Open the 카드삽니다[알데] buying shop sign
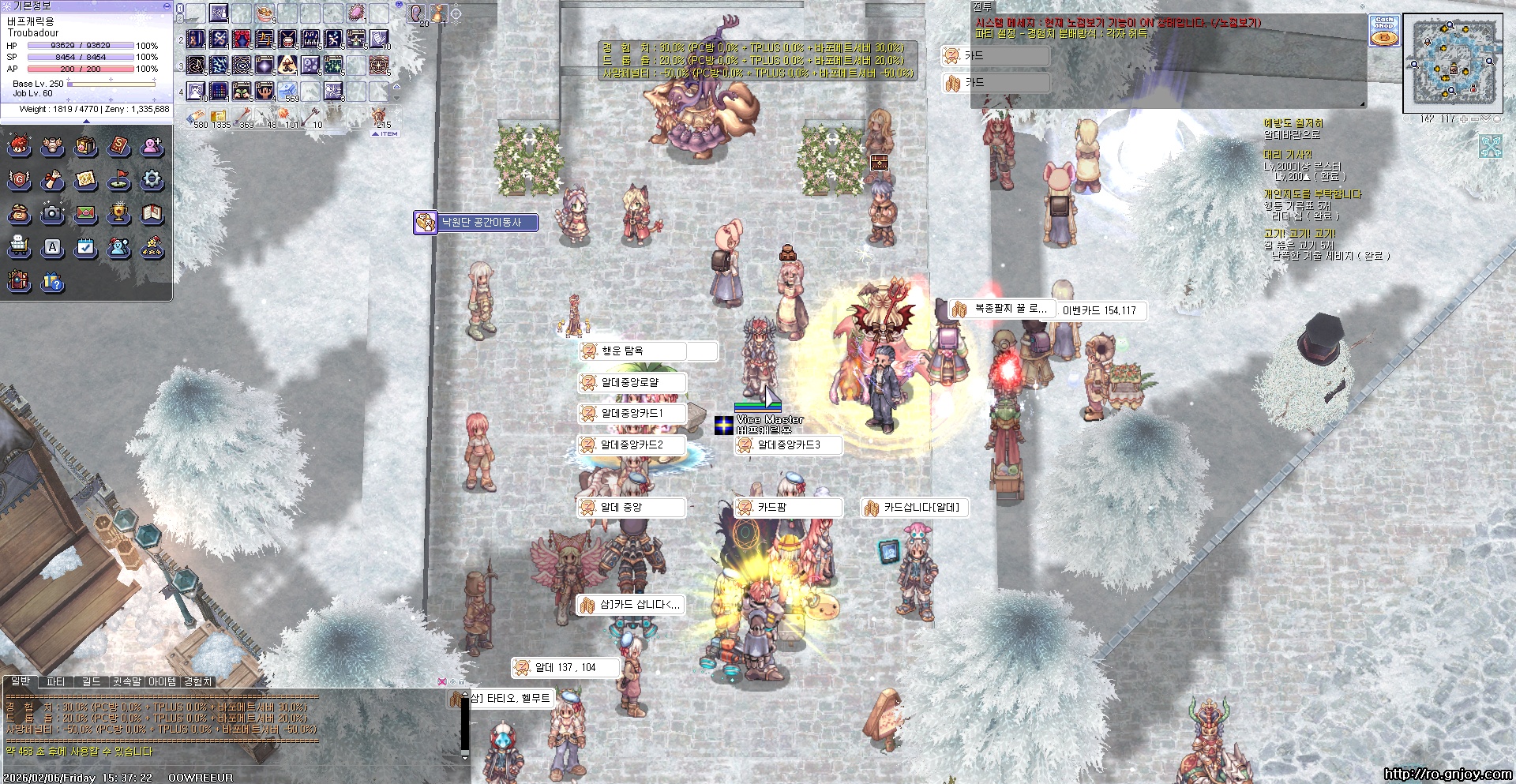This screenshot has height=784, width=1516. click(x=921, y=508)
